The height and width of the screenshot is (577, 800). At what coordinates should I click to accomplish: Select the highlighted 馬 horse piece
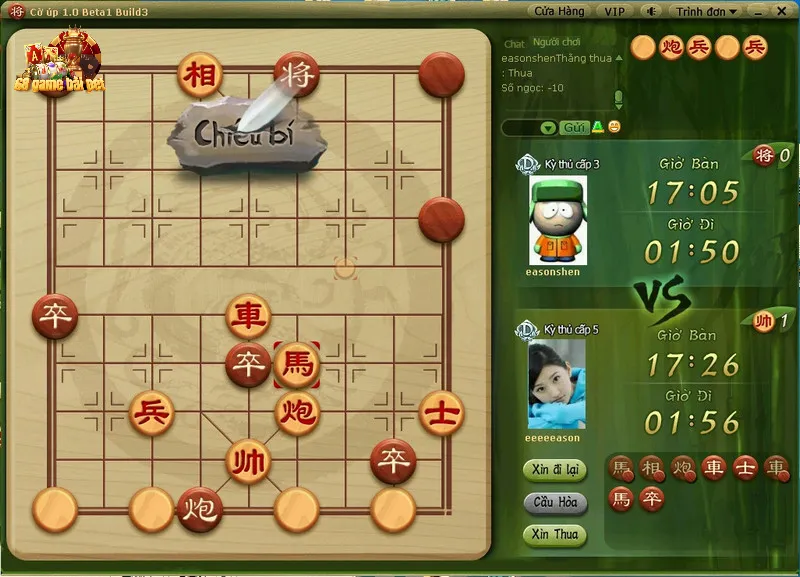pos(297,363)
